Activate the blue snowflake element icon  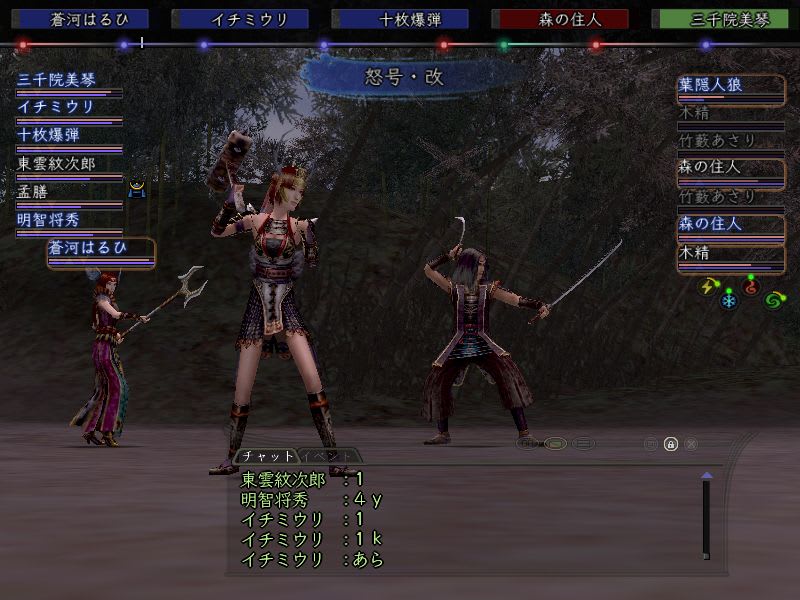tap(729, 300)
